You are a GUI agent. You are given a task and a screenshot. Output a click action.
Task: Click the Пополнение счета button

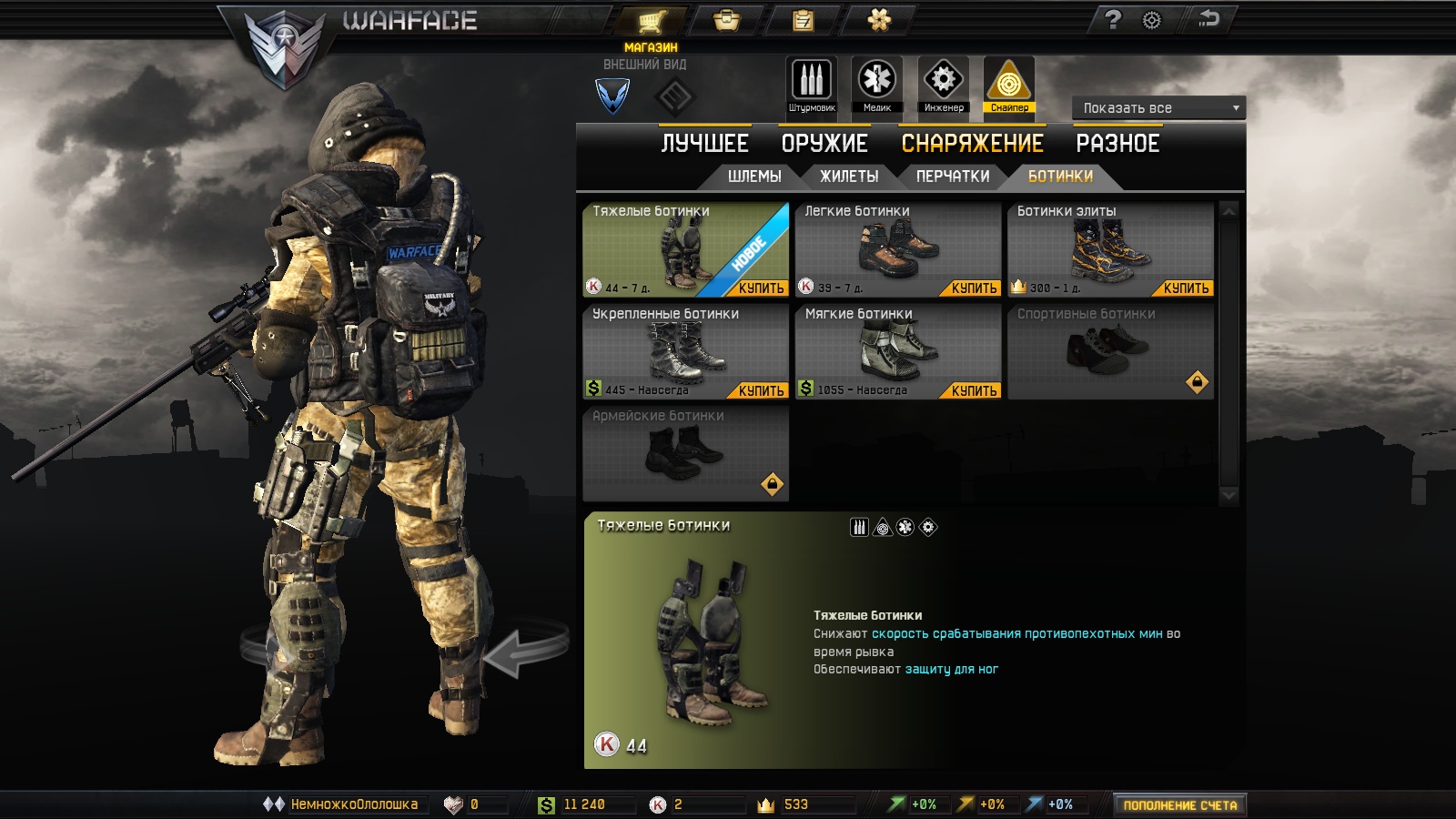pos(1179,805)
